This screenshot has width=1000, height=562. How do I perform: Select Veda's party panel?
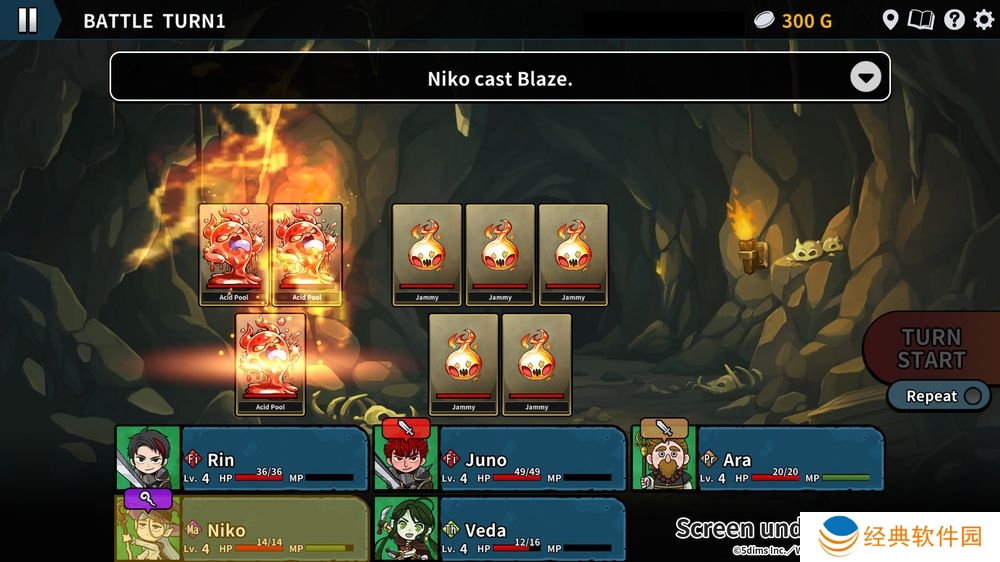coord(500,530)
